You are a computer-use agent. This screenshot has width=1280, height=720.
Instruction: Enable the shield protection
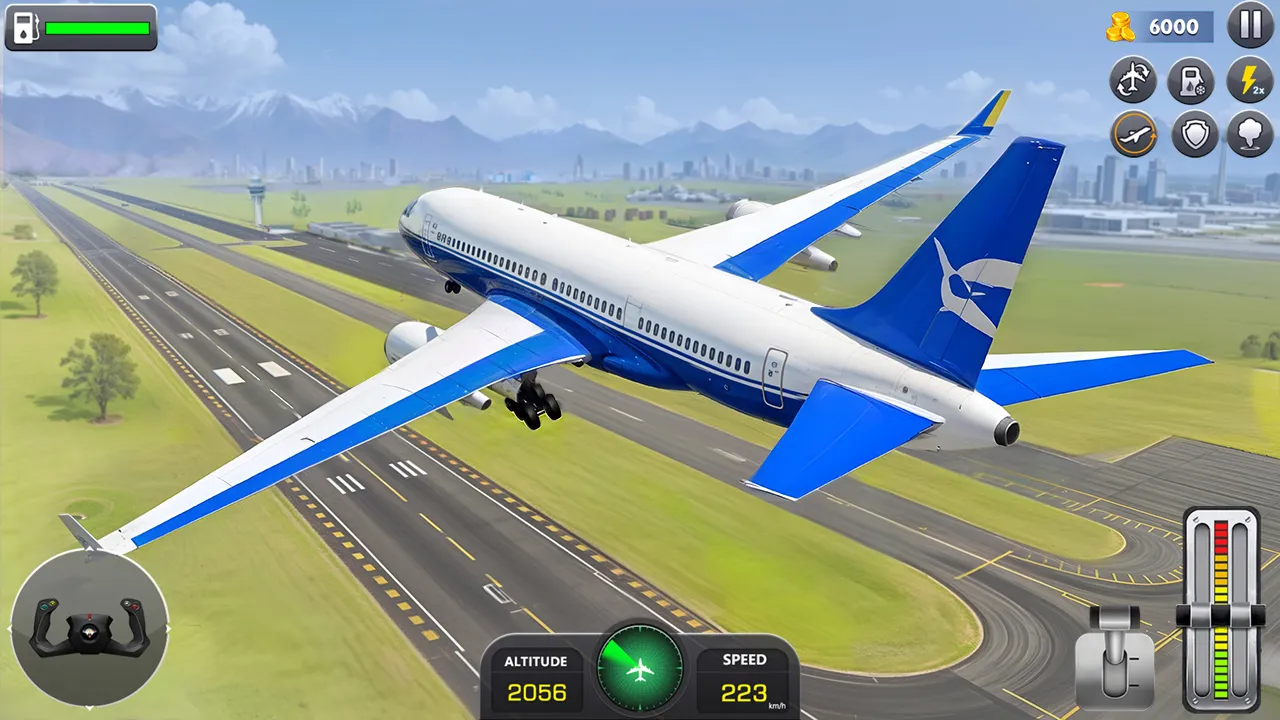click(x=1196, y=134)
